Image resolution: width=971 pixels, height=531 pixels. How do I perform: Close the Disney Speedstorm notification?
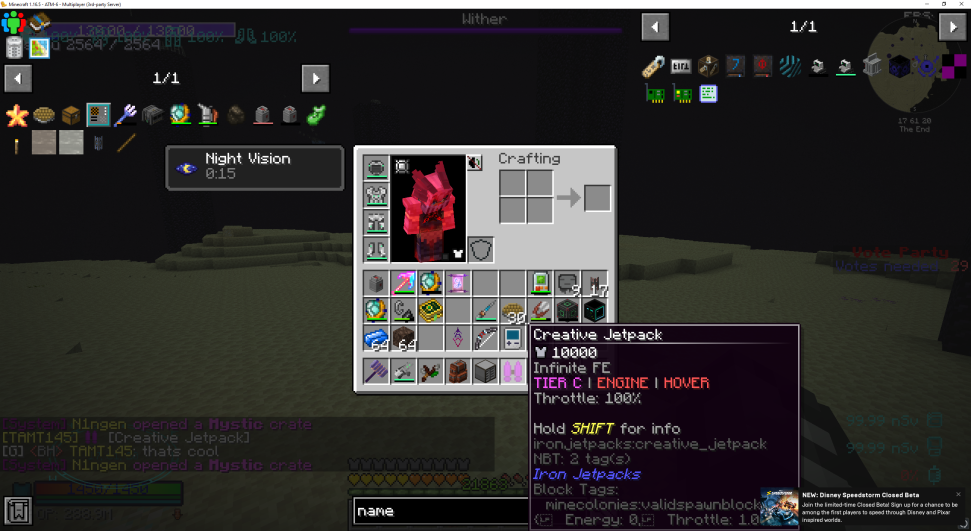pyautogui.click(x=957, y=494)
